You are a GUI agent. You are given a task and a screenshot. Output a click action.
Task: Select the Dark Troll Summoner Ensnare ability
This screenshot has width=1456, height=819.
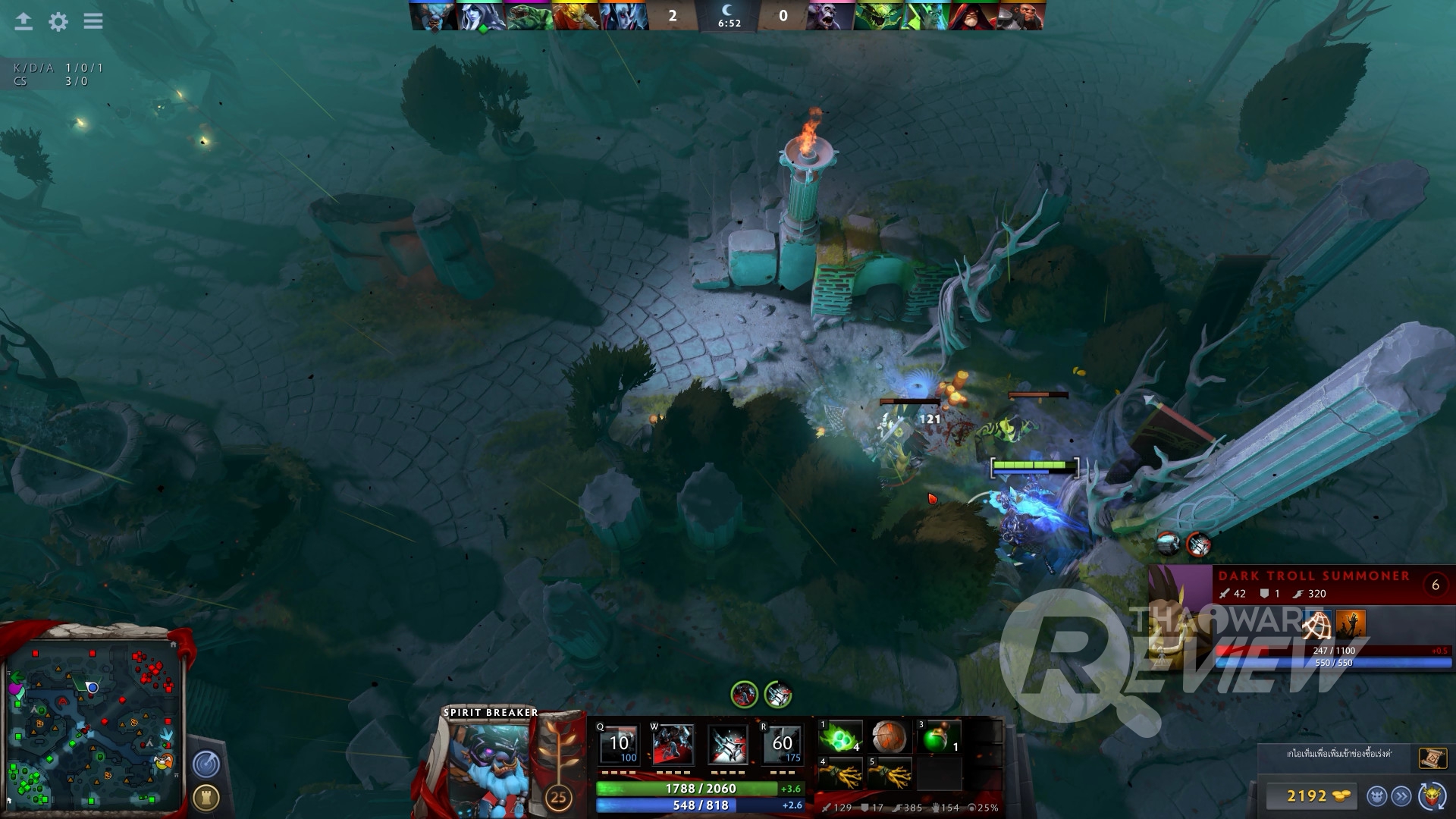pyautogui.click(x=1316, y=625)
